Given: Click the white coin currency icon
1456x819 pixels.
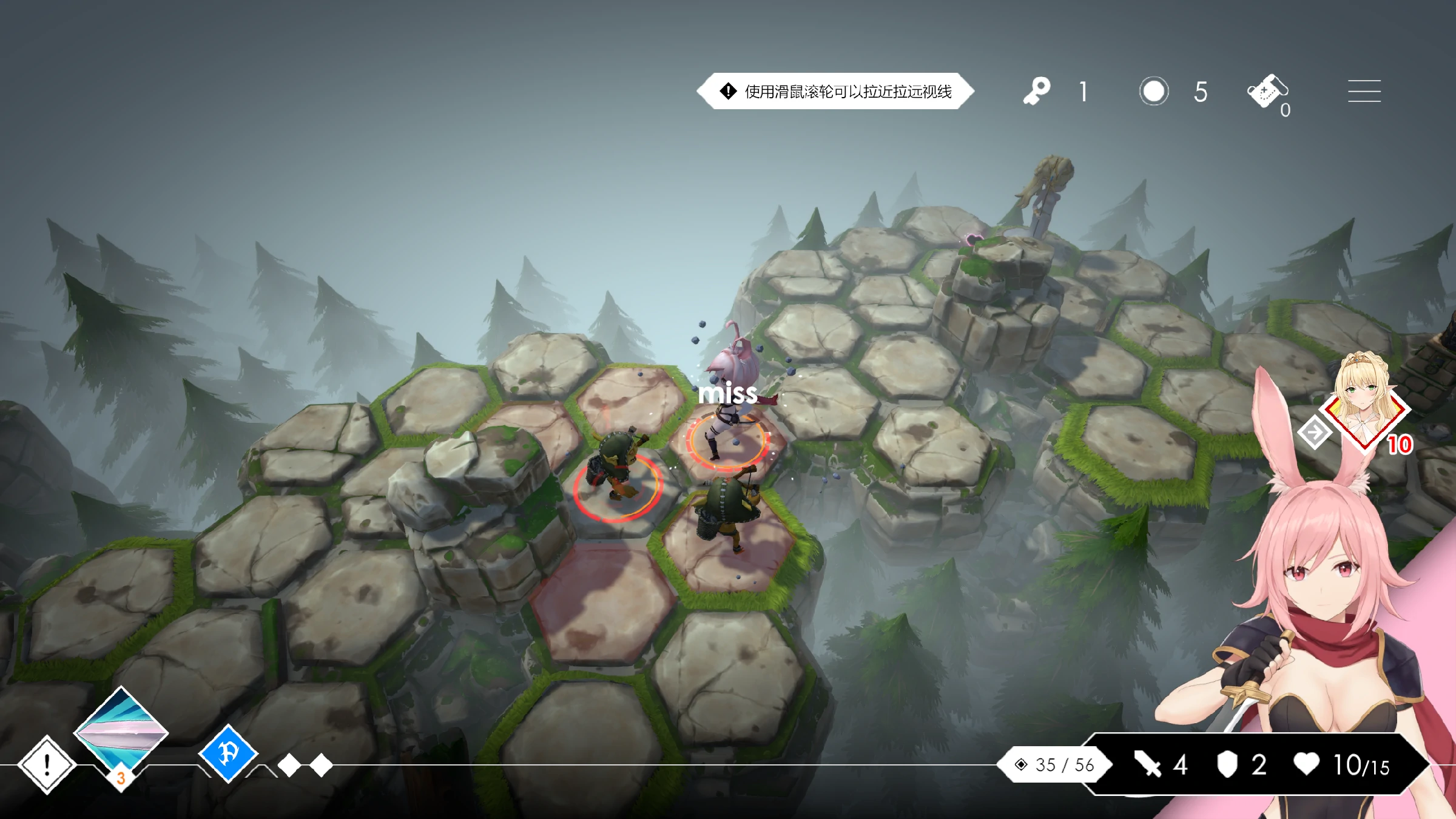Looking at the screenshot, I should click(x=1153, y=92).
